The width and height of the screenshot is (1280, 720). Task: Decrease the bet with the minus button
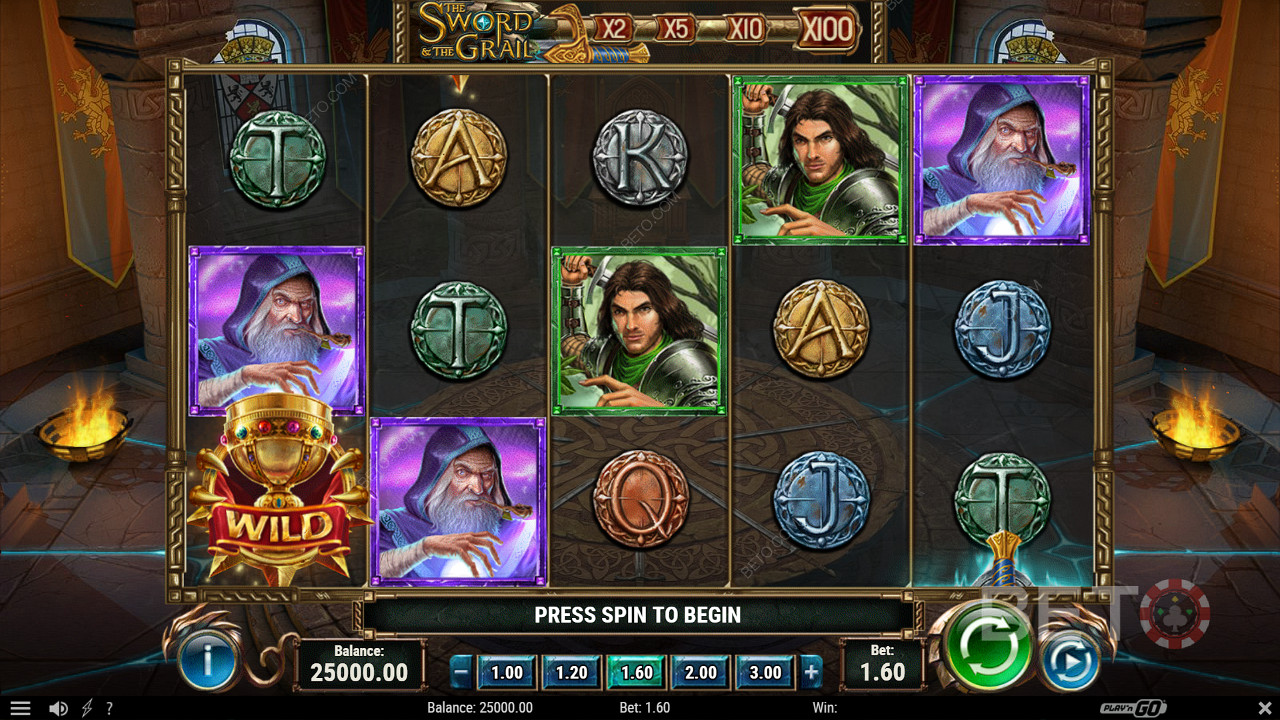tap(461, 673)
